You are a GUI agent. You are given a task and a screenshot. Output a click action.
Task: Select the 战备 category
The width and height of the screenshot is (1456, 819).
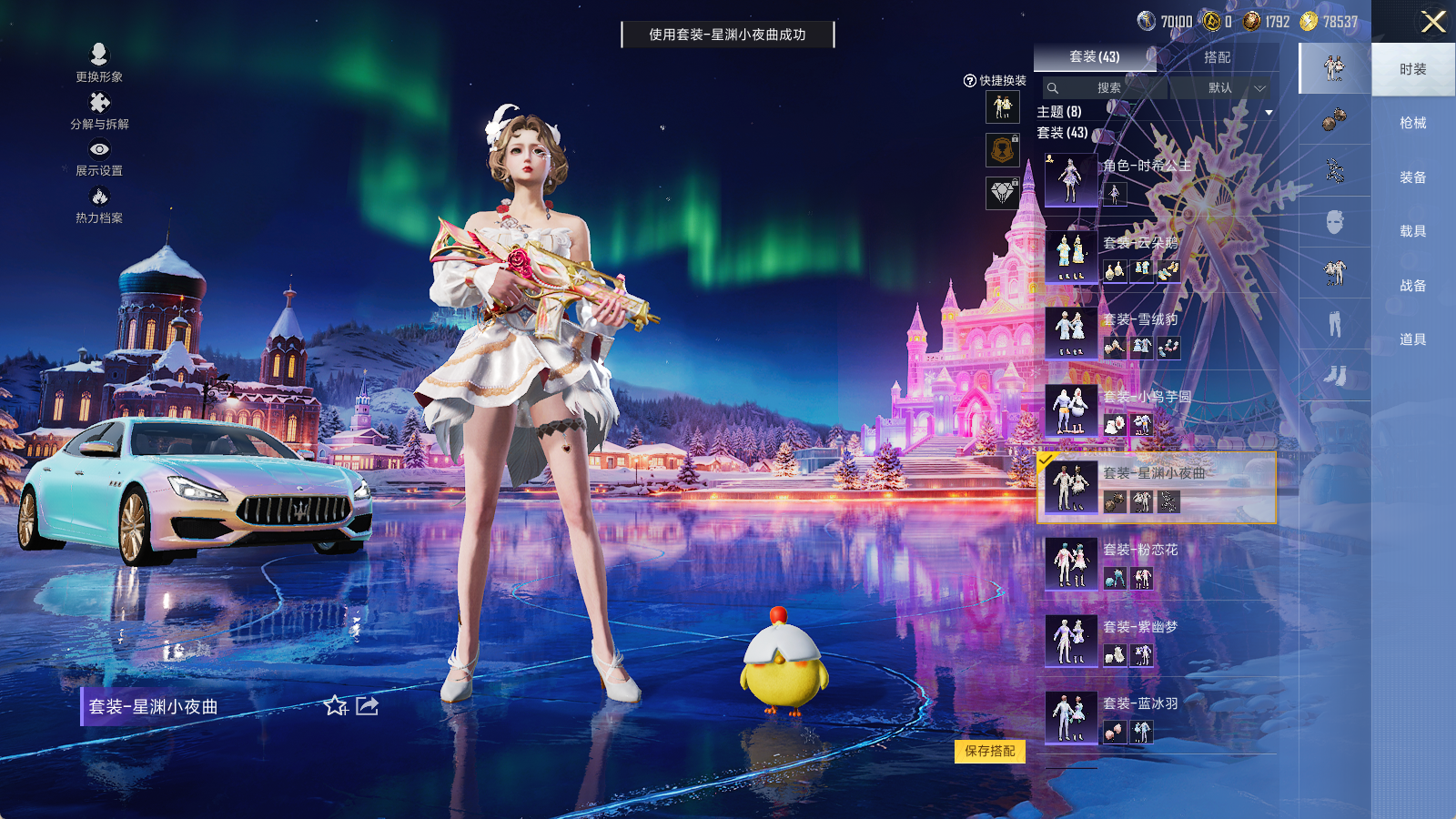click(x=1412, y=286)
